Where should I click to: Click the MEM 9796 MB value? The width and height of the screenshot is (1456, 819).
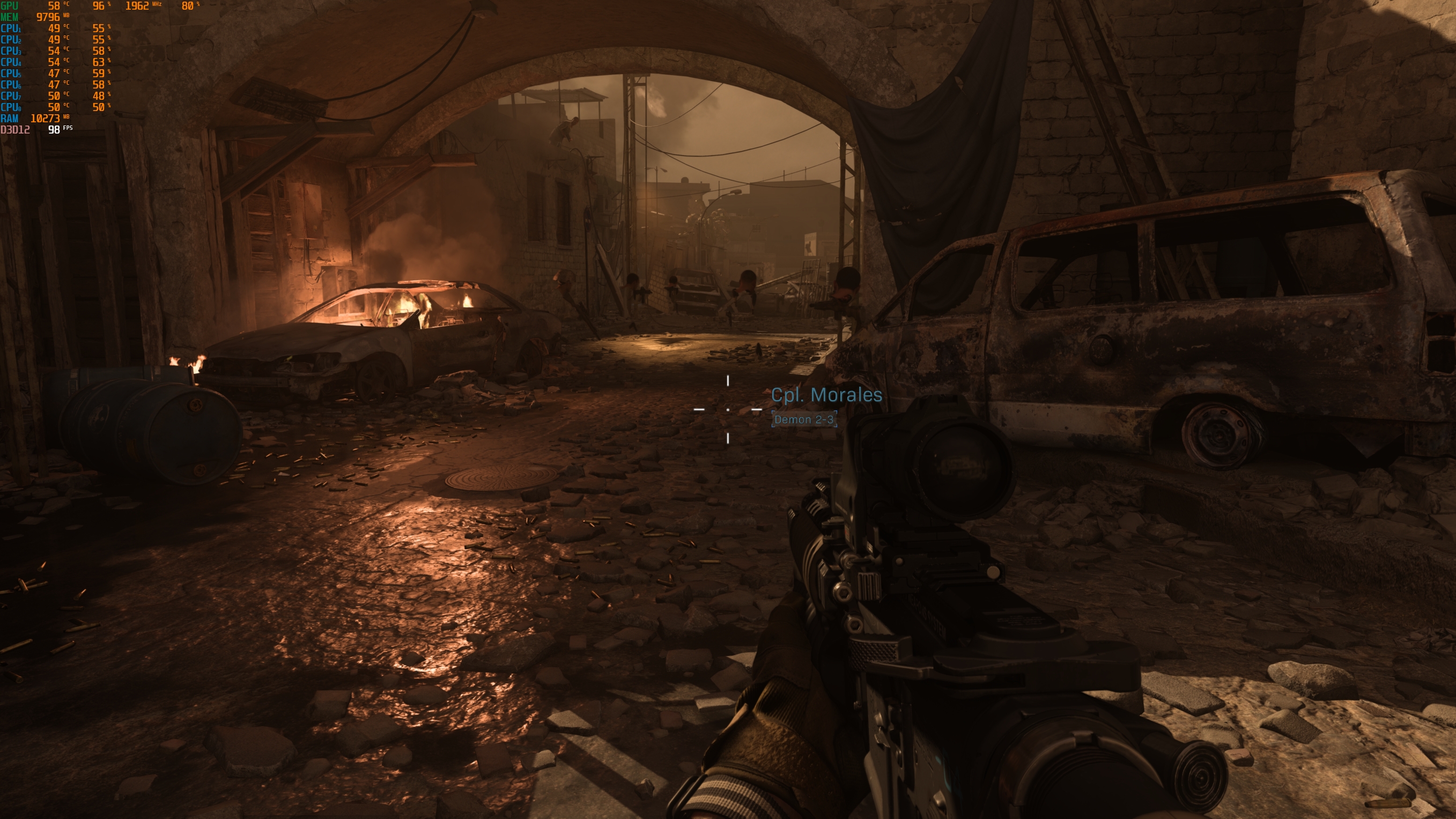point(49,18)
